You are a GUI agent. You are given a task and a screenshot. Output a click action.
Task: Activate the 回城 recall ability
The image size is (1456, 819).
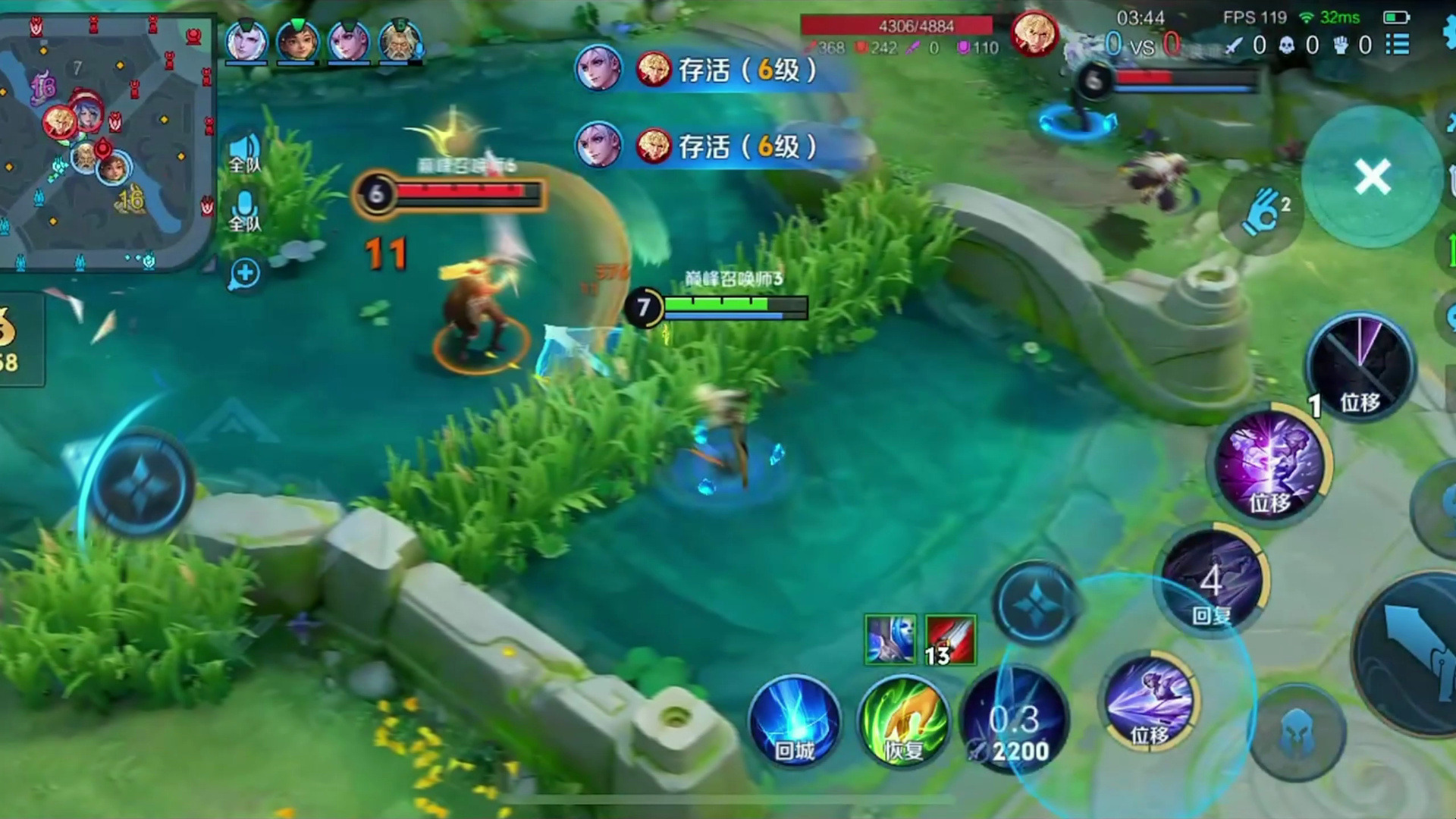(794, 721)
